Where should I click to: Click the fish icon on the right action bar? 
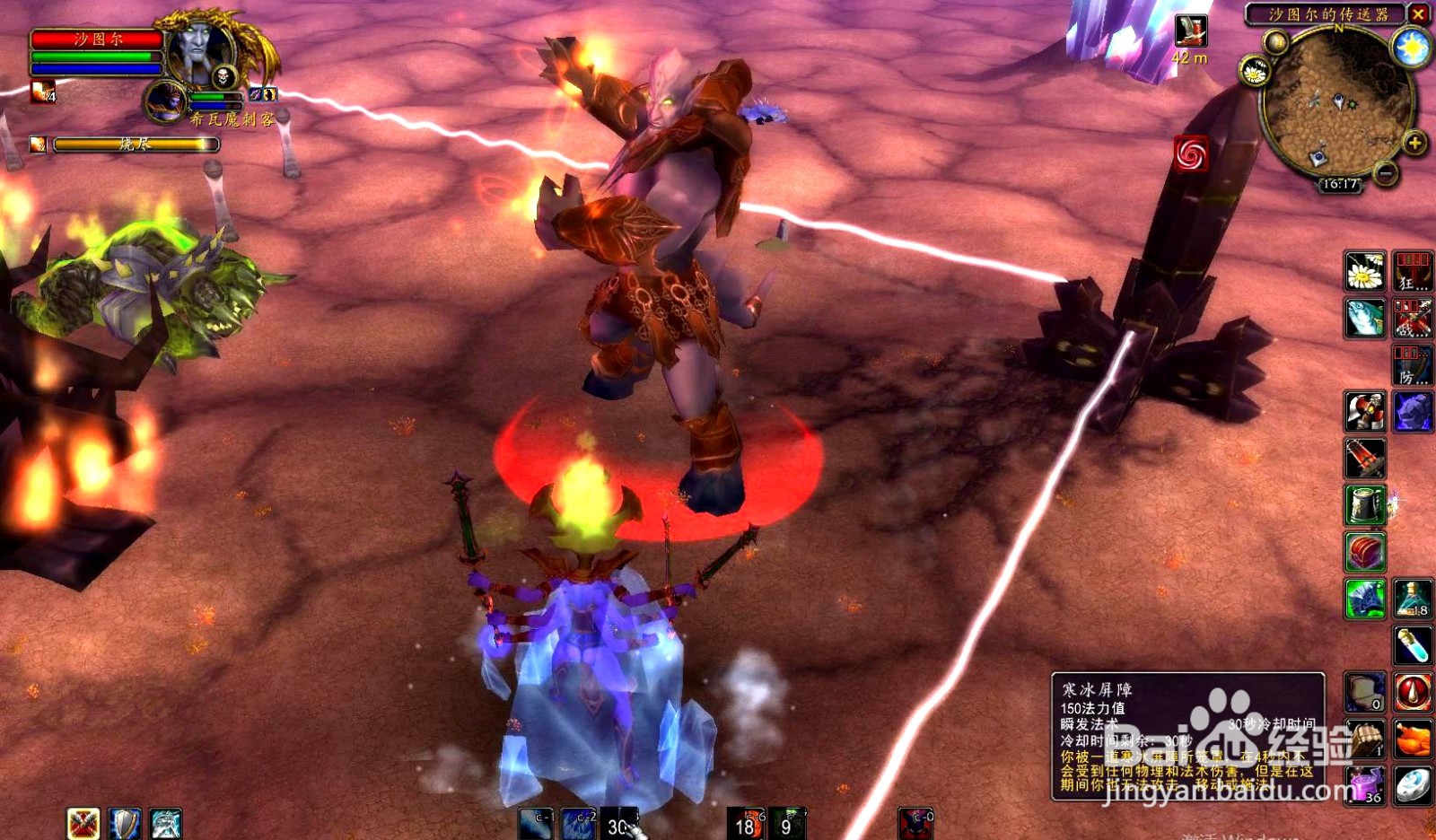(1362, 317)
